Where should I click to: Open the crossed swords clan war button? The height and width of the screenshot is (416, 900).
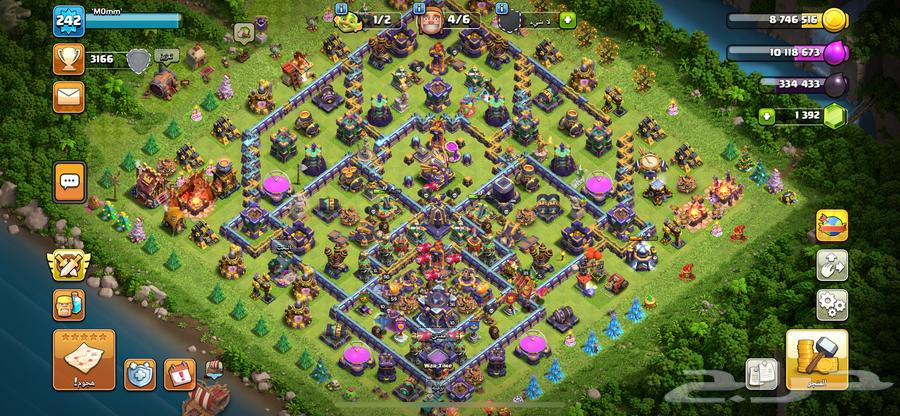click(x=69, y=265)
